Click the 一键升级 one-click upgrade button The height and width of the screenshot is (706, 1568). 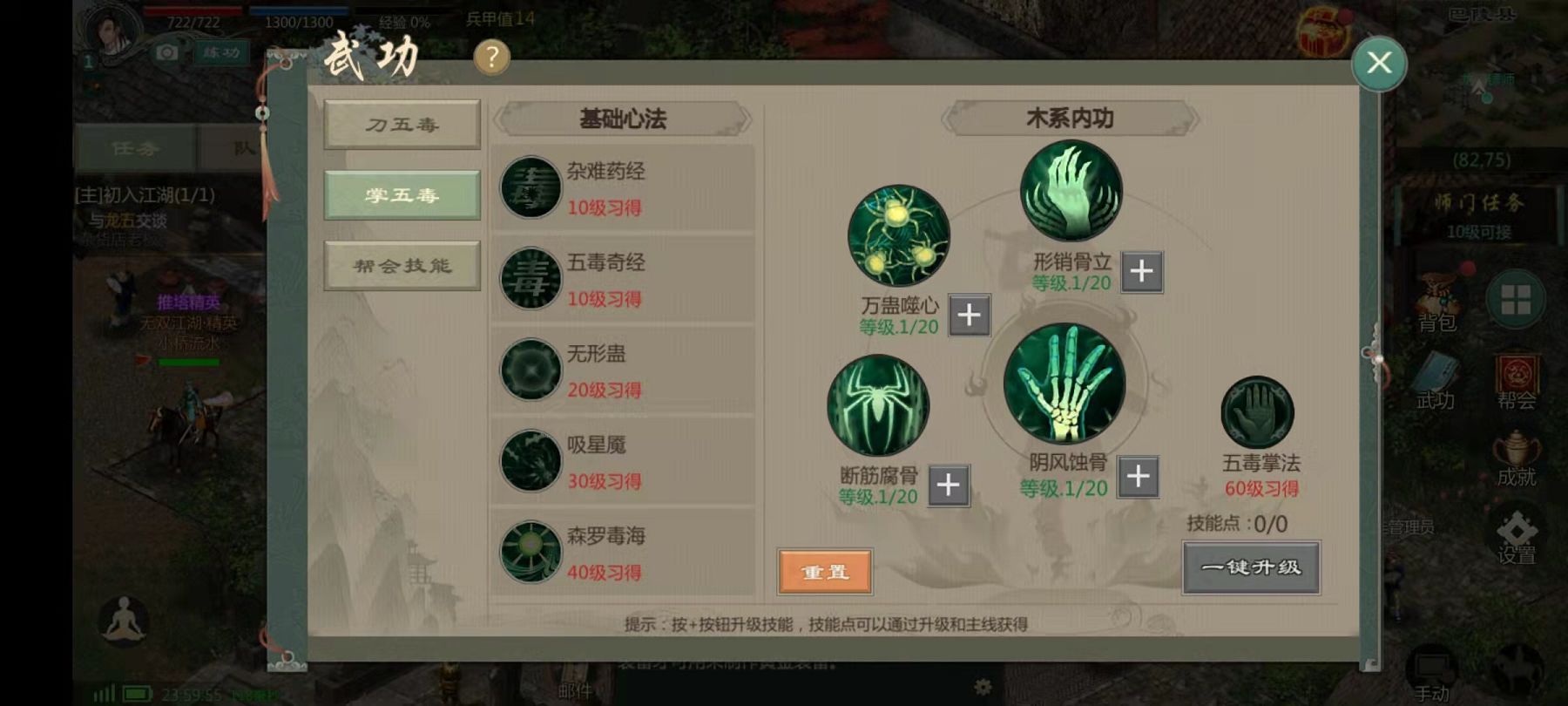pyautogui.click(x=1251, y=567)
